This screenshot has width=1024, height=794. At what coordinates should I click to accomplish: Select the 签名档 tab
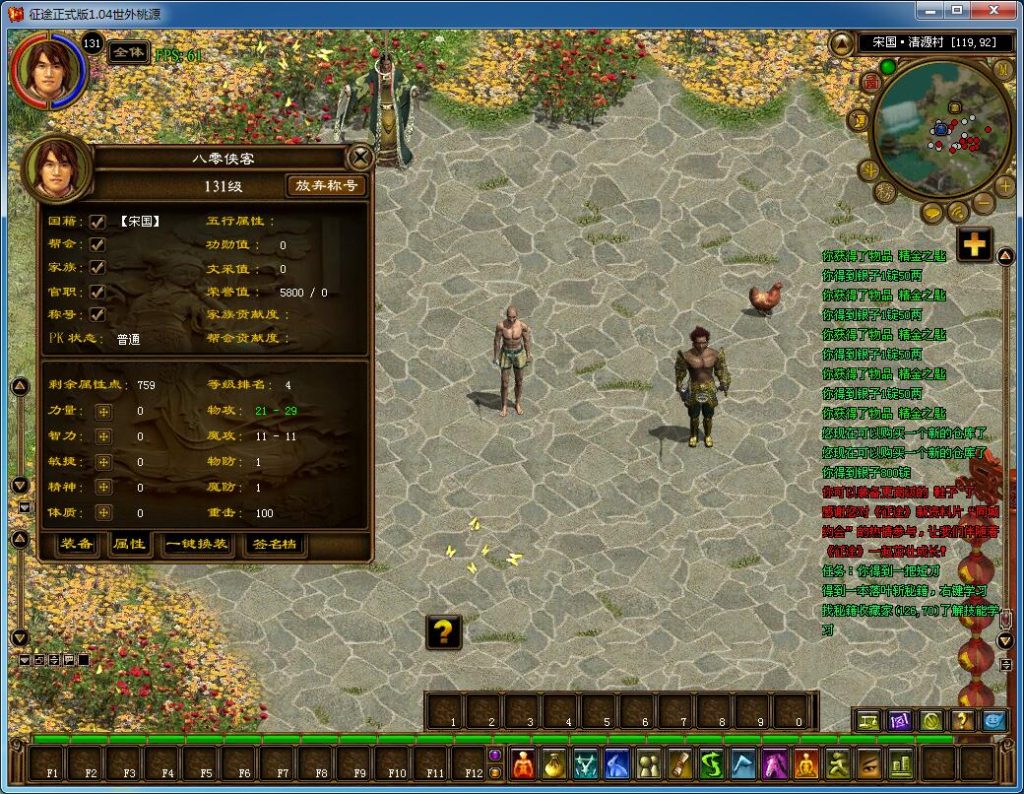(274, 544)
